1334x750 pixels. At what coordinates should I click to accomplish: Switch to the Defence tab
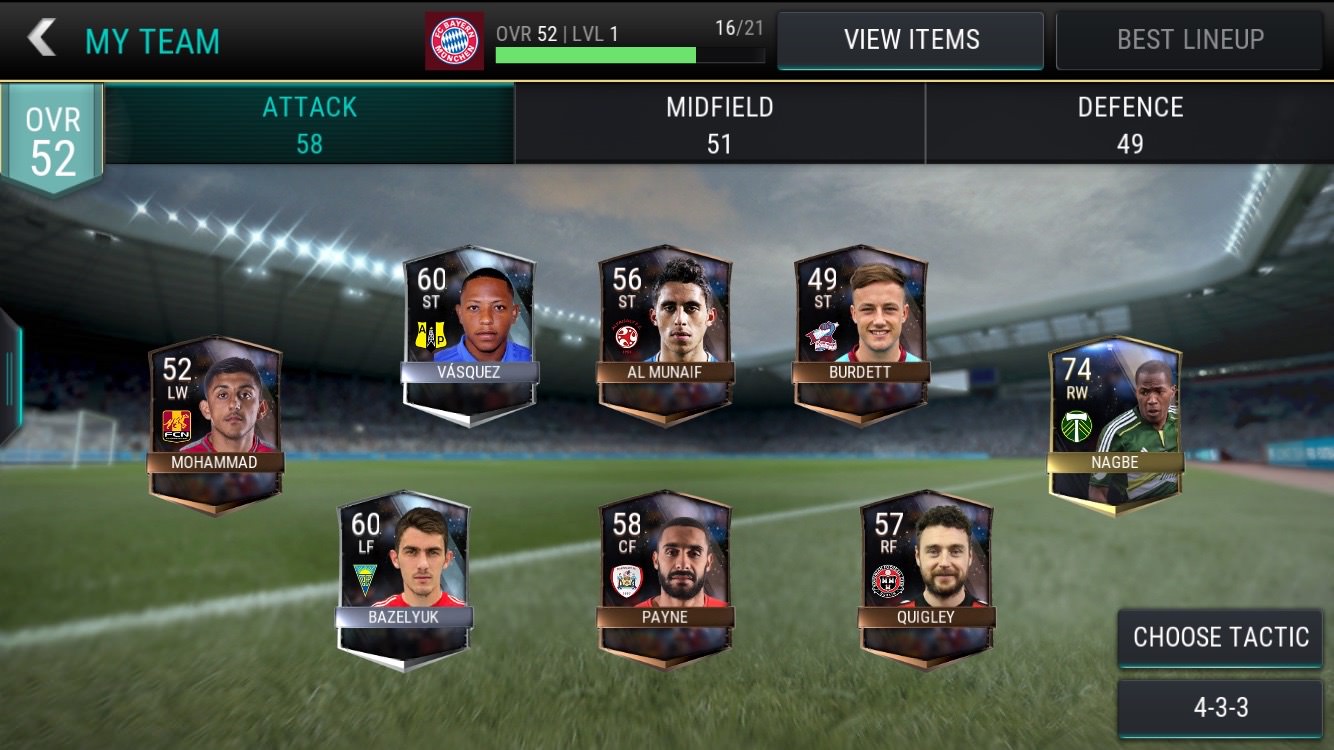click(1129, 124)
